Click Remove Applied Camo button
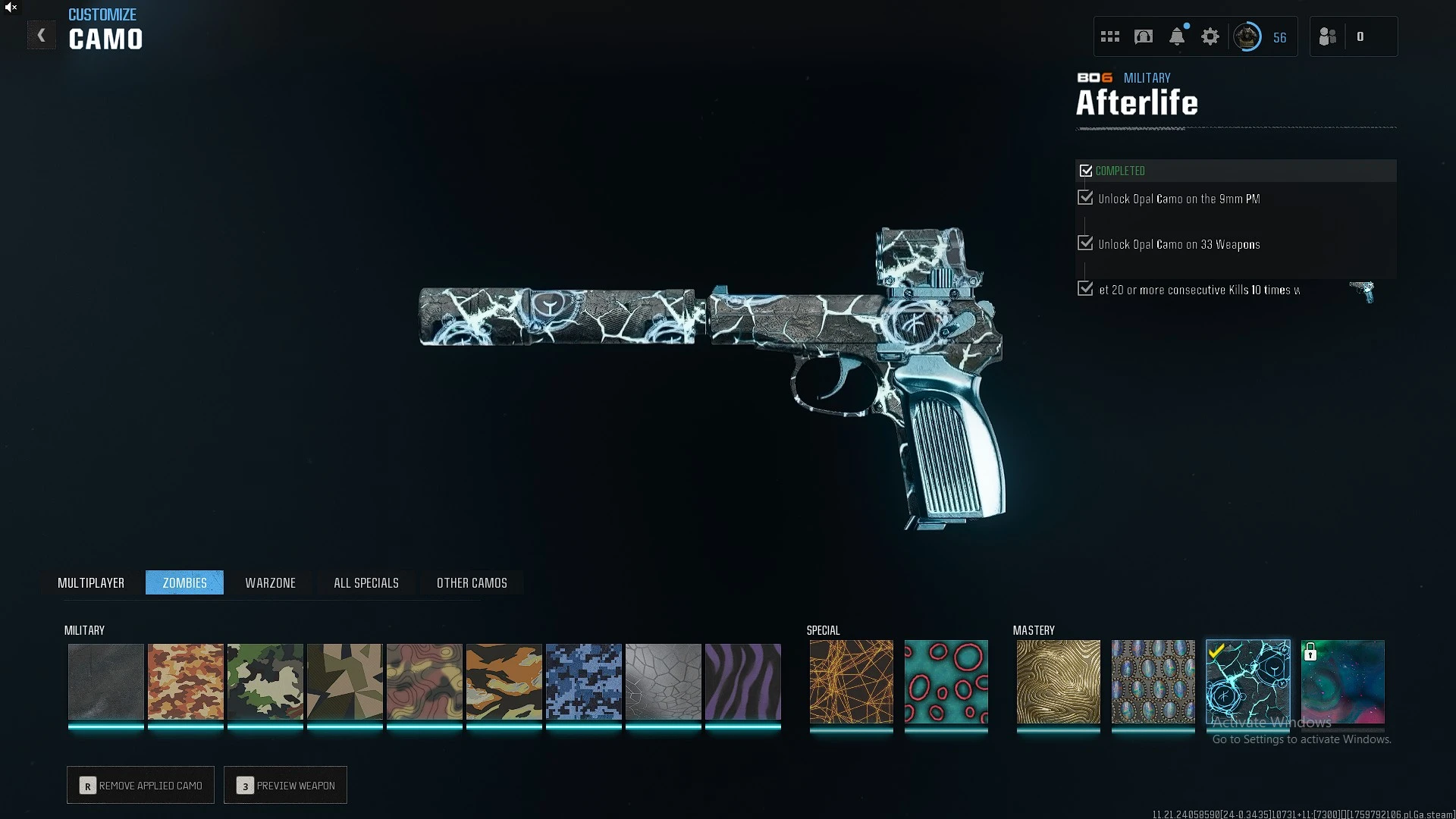This screenshot has width=1456, height=819. coord(141,785)
